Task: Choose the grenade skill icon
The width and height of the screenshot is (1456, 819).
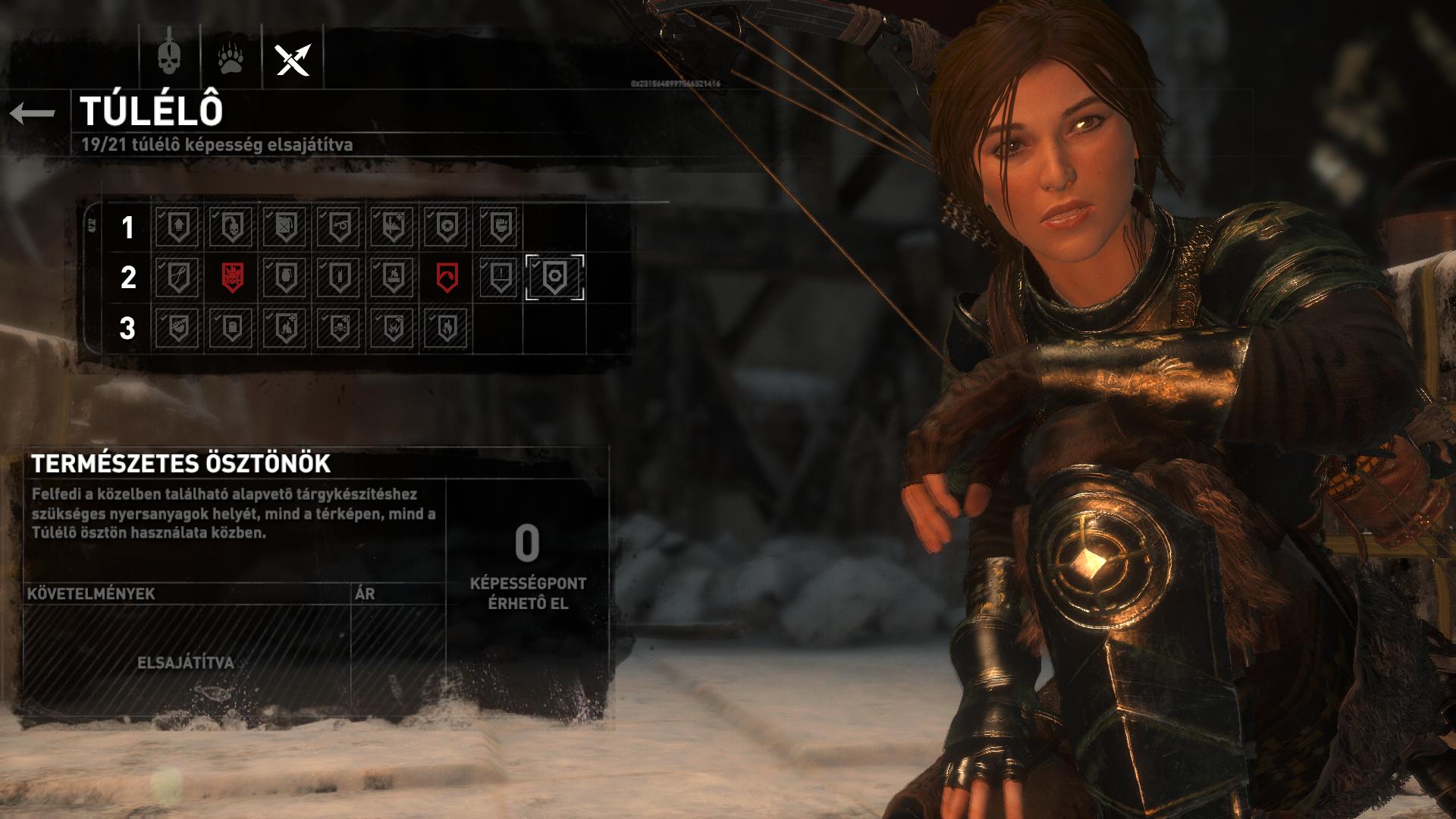Action: tap(285, 278)
